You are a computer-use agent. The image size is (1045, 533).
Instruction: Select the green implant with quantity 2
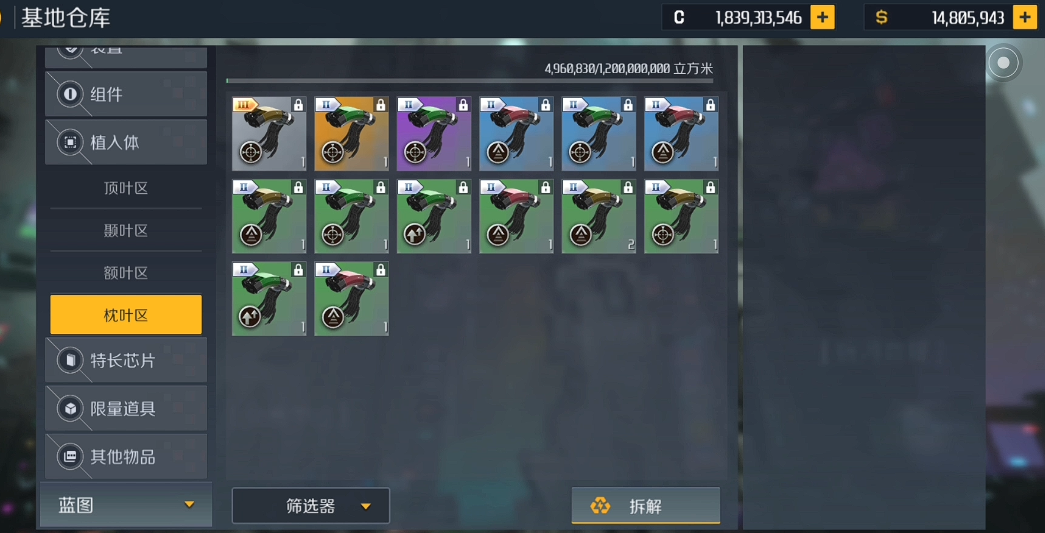click(x=598, y=217)
